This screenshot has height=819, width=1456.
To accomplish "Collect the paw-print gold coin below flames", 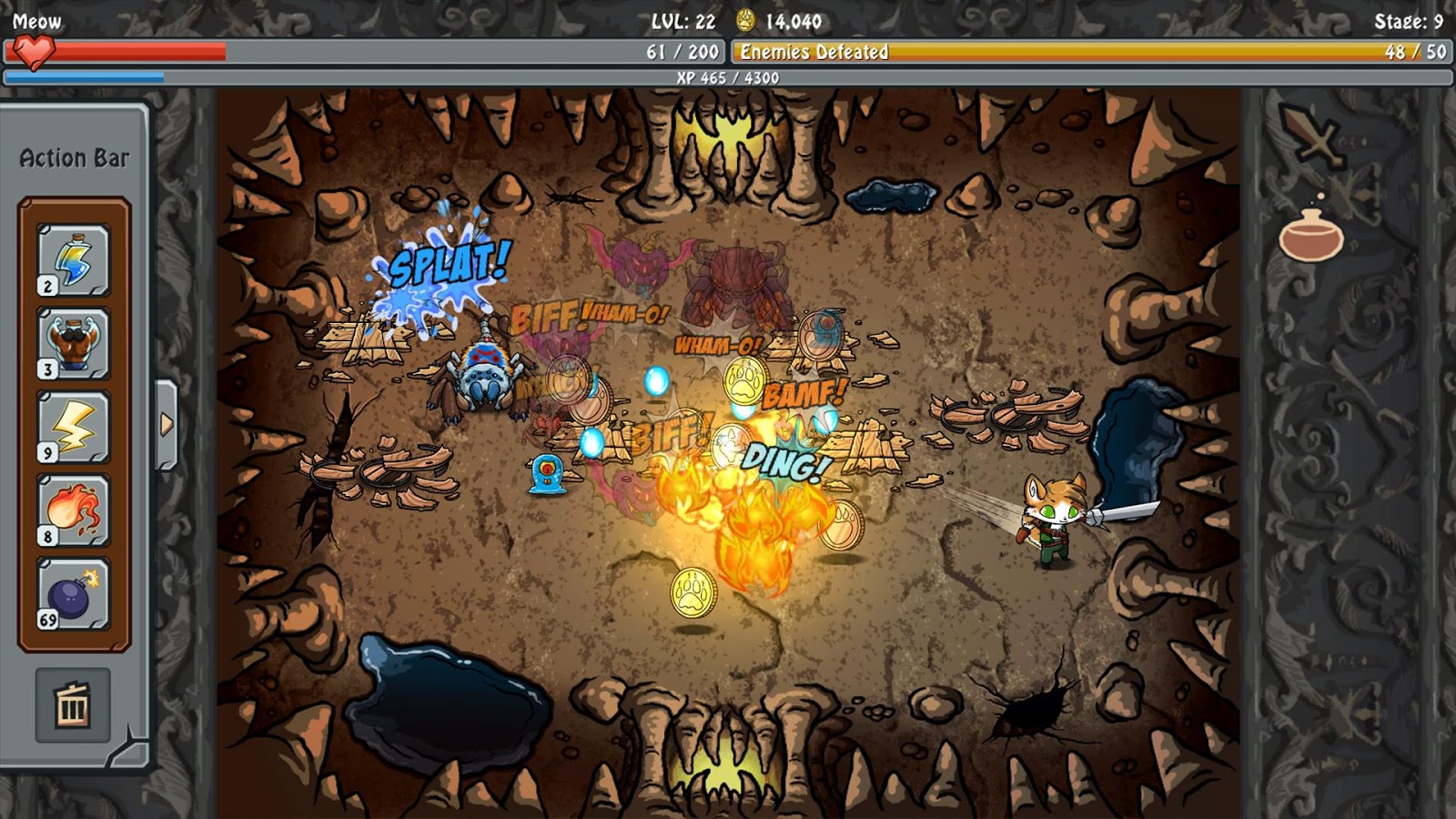I will tap(693, 592).
